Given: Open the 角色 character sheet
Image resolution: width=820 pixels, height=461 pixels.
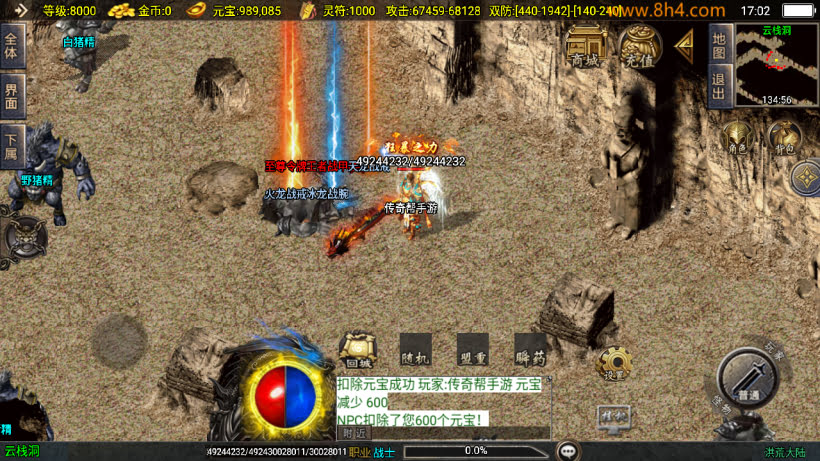Looking at the screenshot, I should point(739,138).
